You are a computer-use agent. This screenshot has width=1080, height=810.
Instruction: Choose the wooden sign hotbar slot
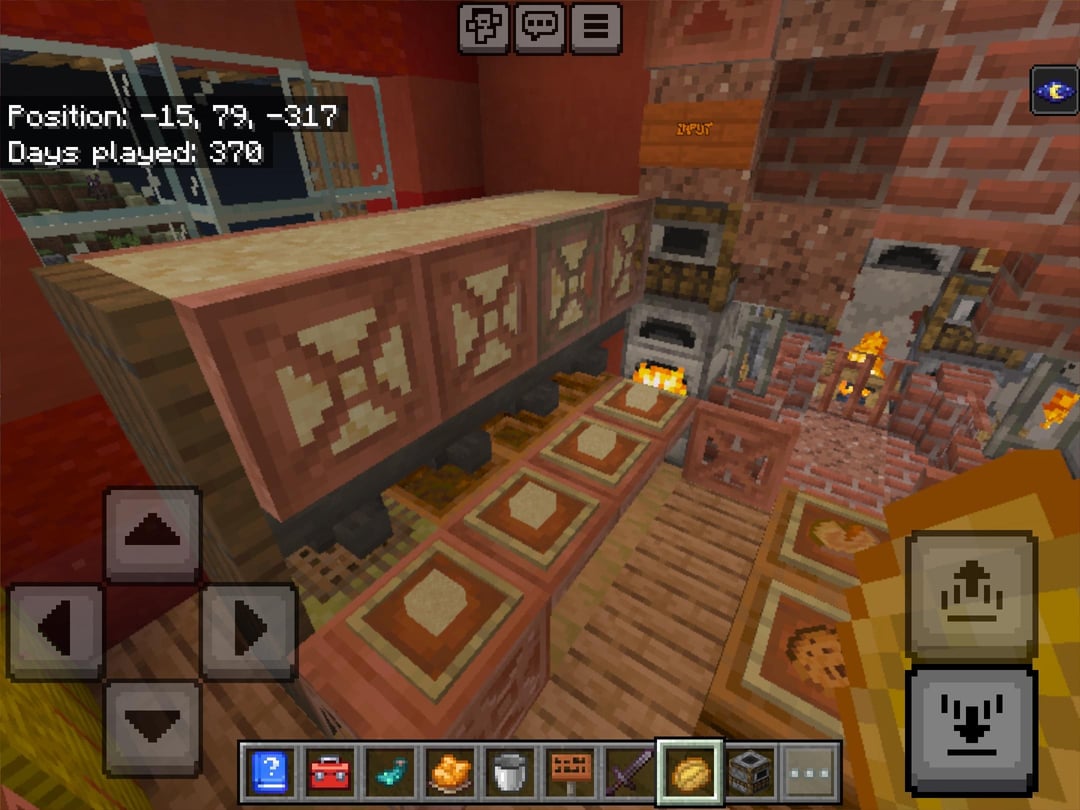point(569,773)
